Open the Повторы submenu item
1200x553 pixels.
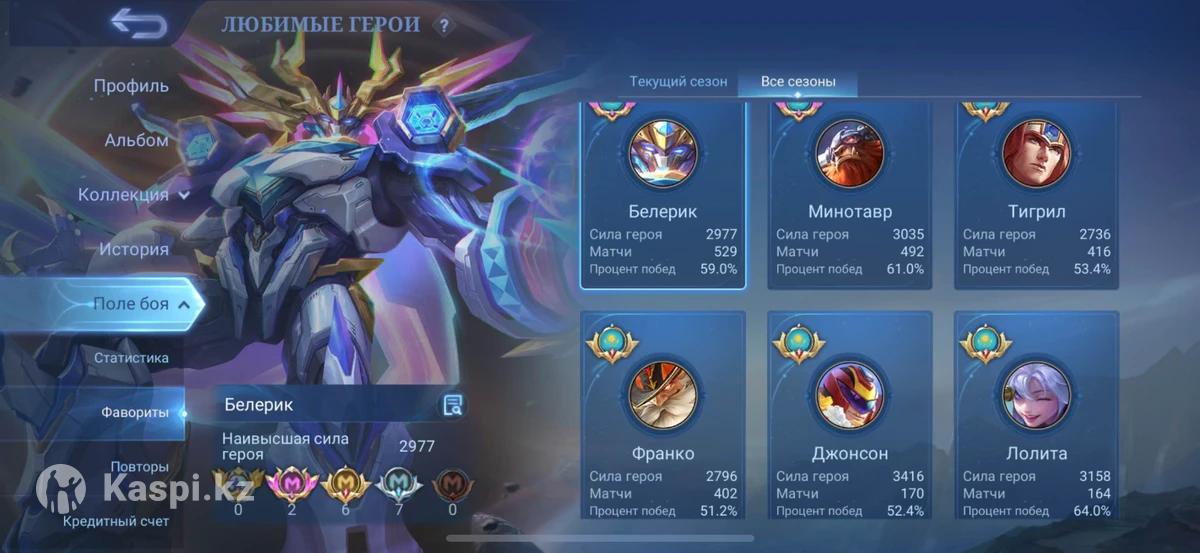139,467
